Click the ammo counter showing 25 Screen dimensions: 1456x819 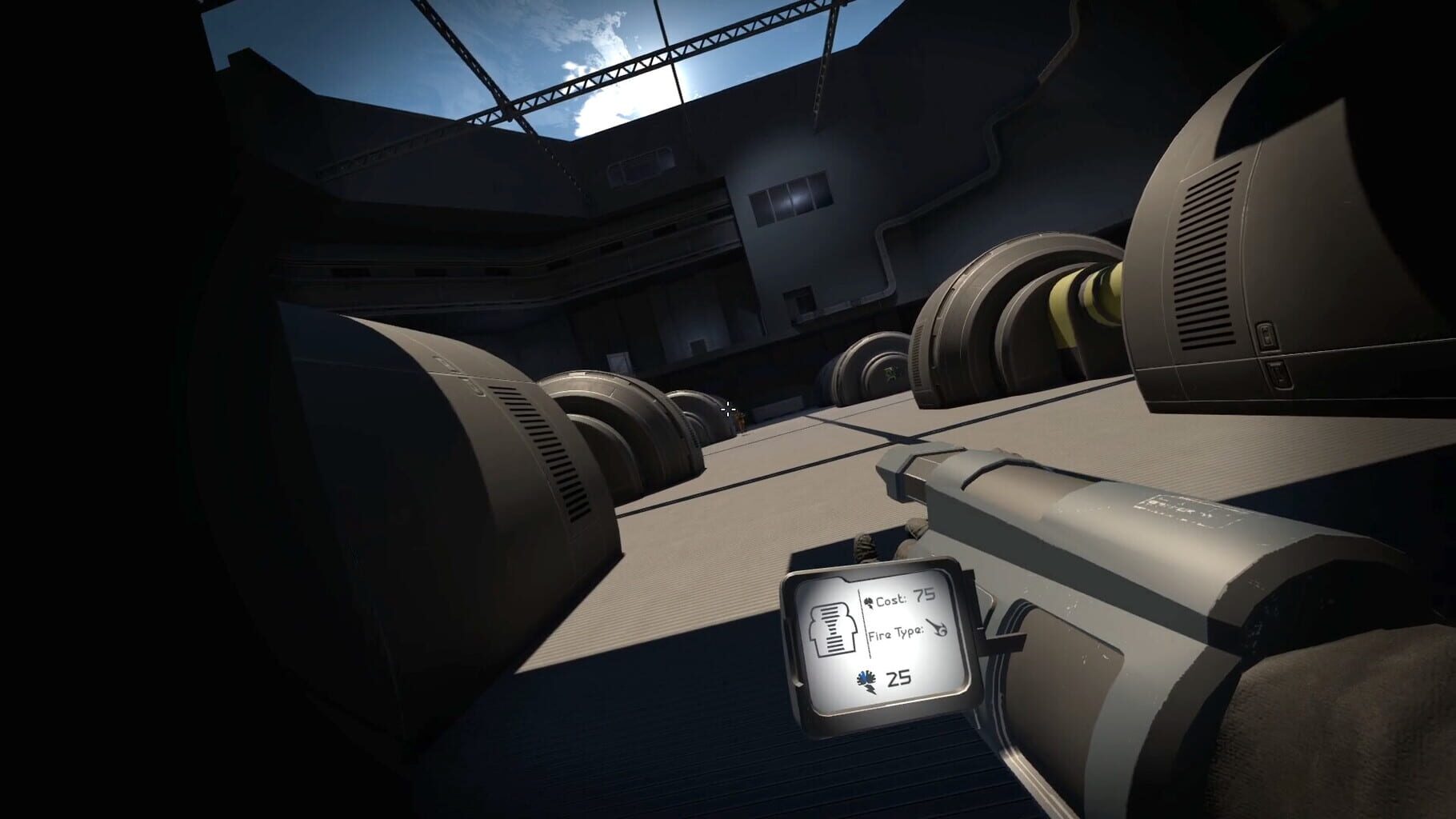898,678
